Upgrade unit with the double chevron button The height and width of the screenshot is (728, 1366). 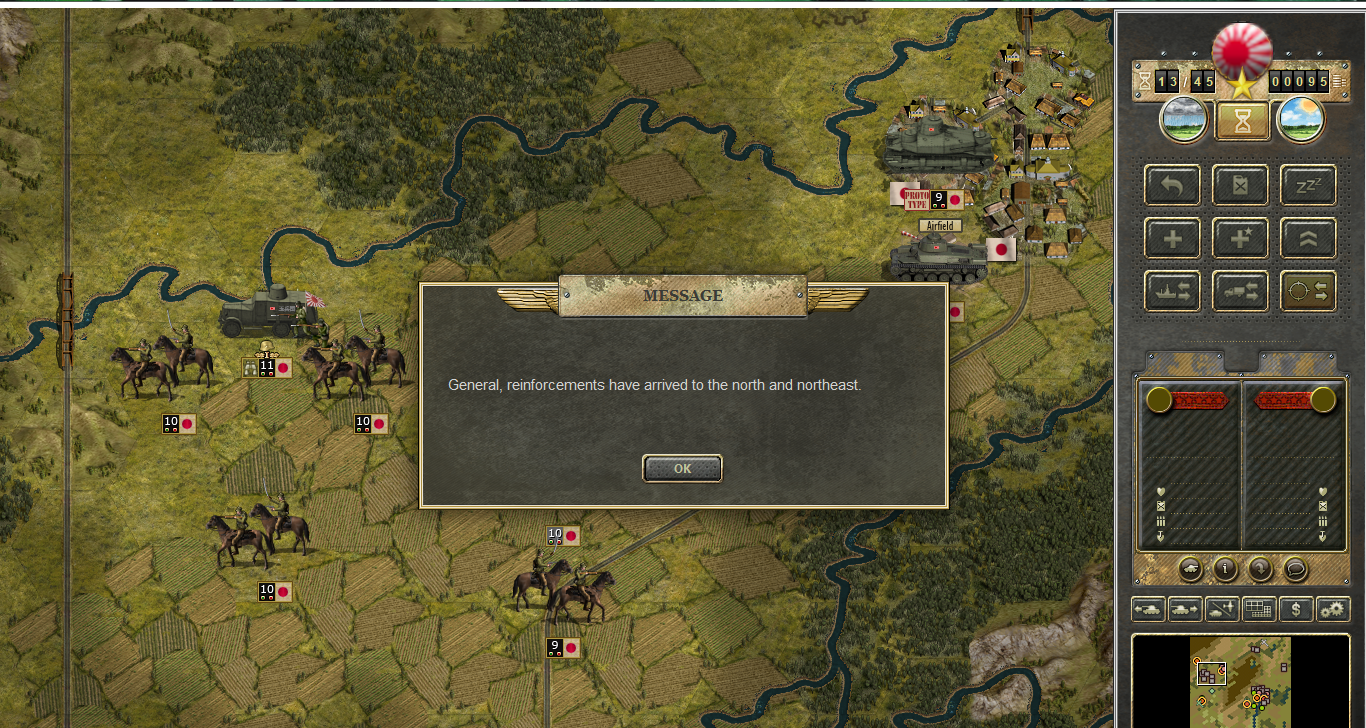pyautogui.click(x=1308, y=239)
